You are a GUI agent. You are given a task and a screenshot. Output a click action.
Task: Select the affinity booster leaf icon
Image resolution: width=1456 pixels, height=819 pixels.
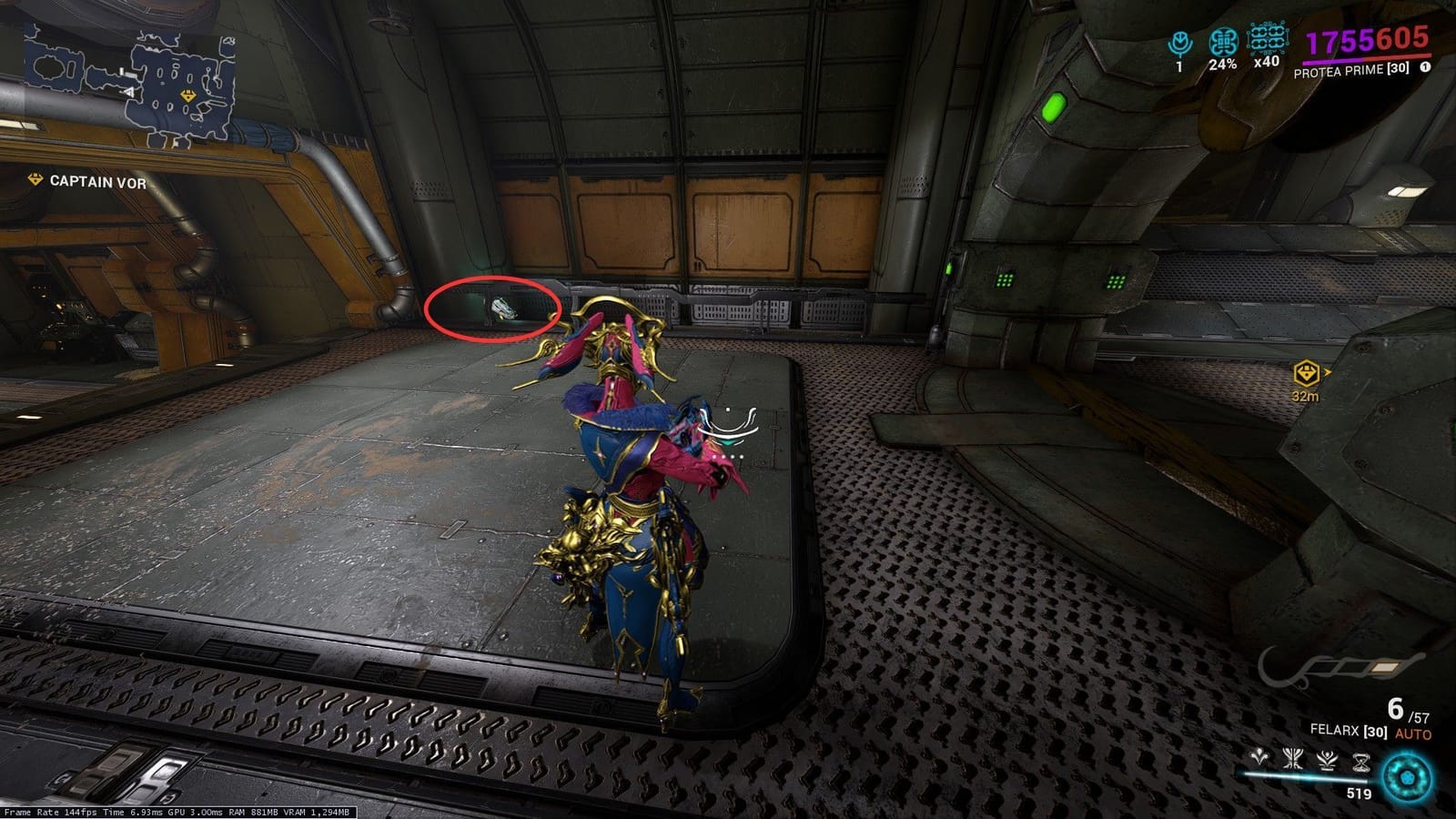(1179, 40)
